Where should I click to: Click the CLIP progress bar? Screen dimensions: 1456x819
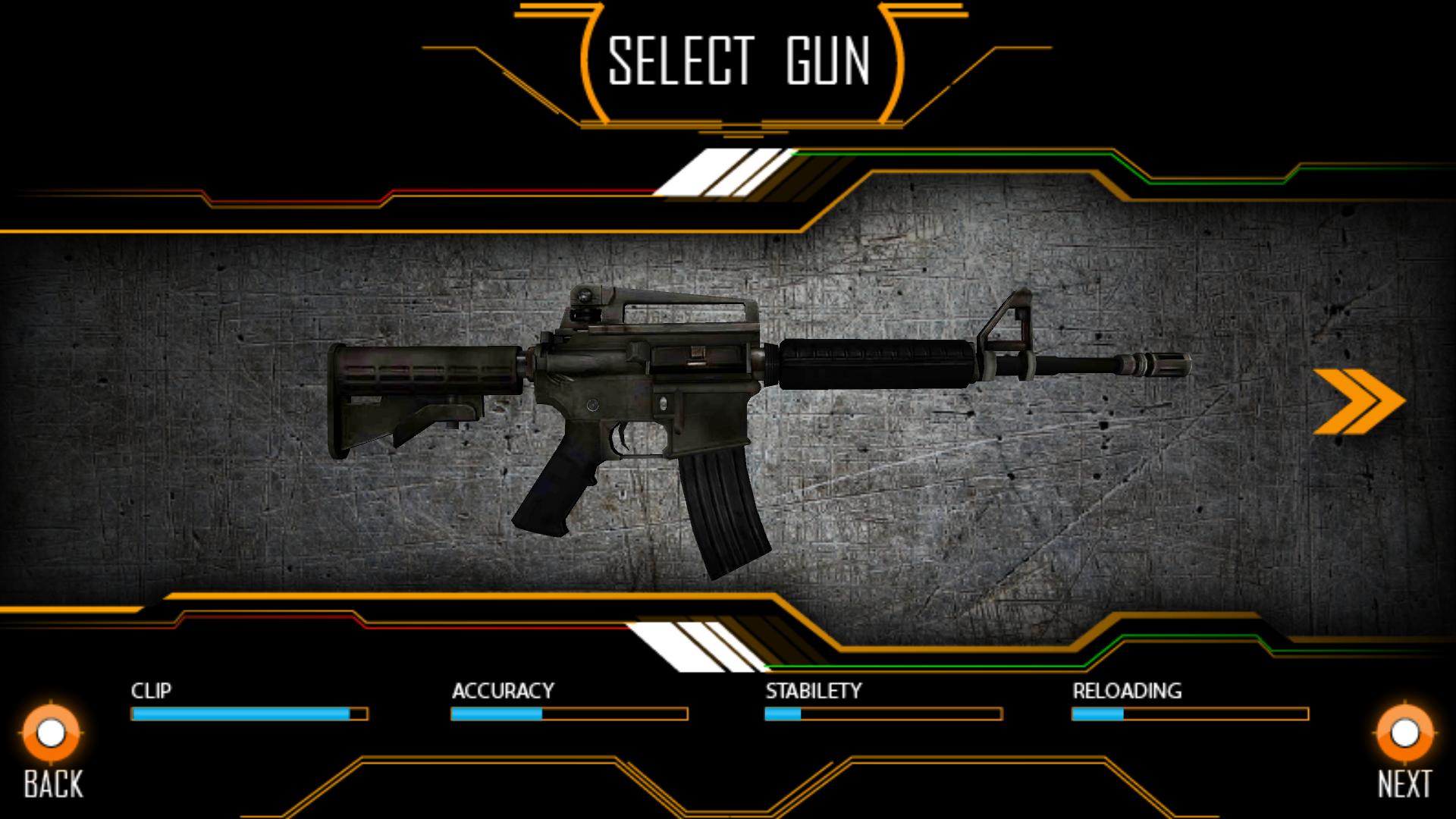[x=250, y=714]
